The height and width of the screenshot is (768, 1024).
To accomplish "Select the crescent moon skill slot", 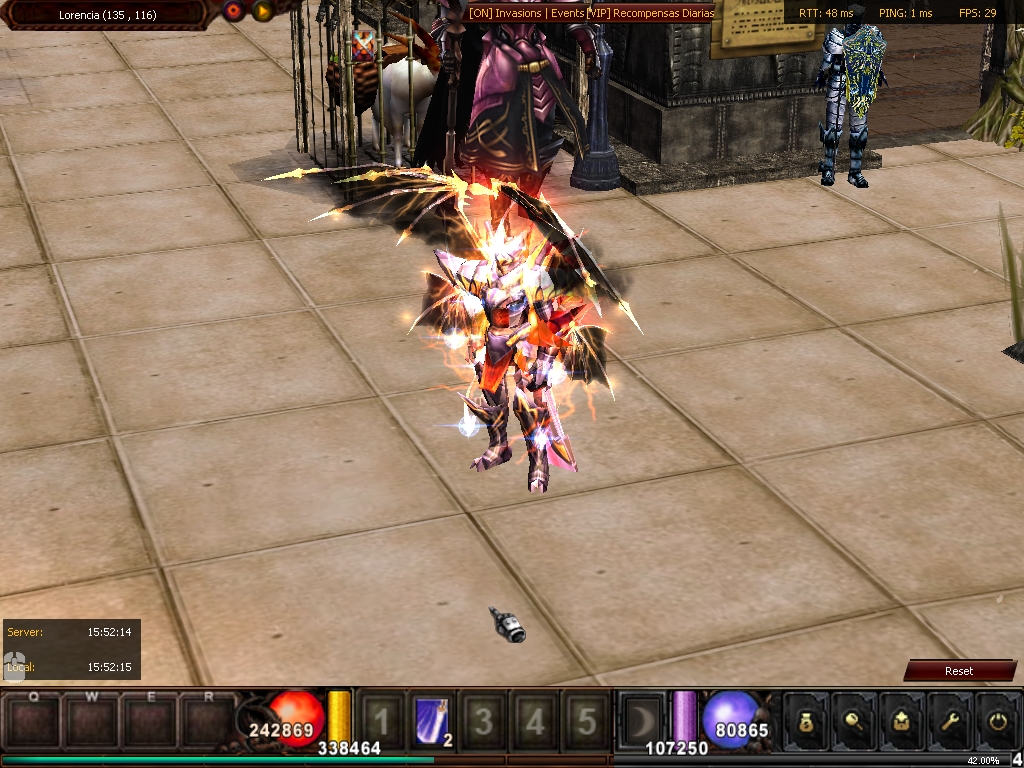I will pyautogui.click(x=640, y=720).
